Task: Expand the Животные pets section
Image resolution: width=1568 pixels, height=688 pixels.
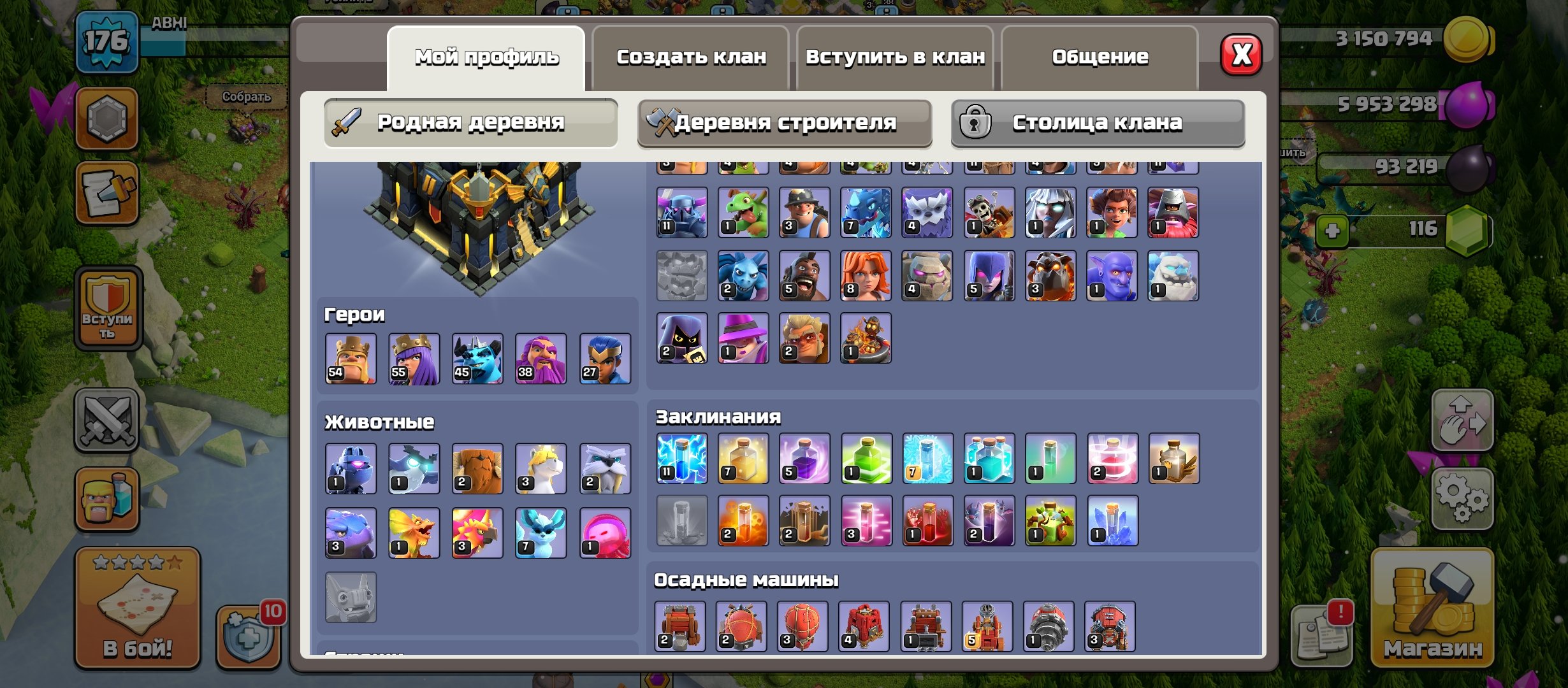Action: click(378, 421)
